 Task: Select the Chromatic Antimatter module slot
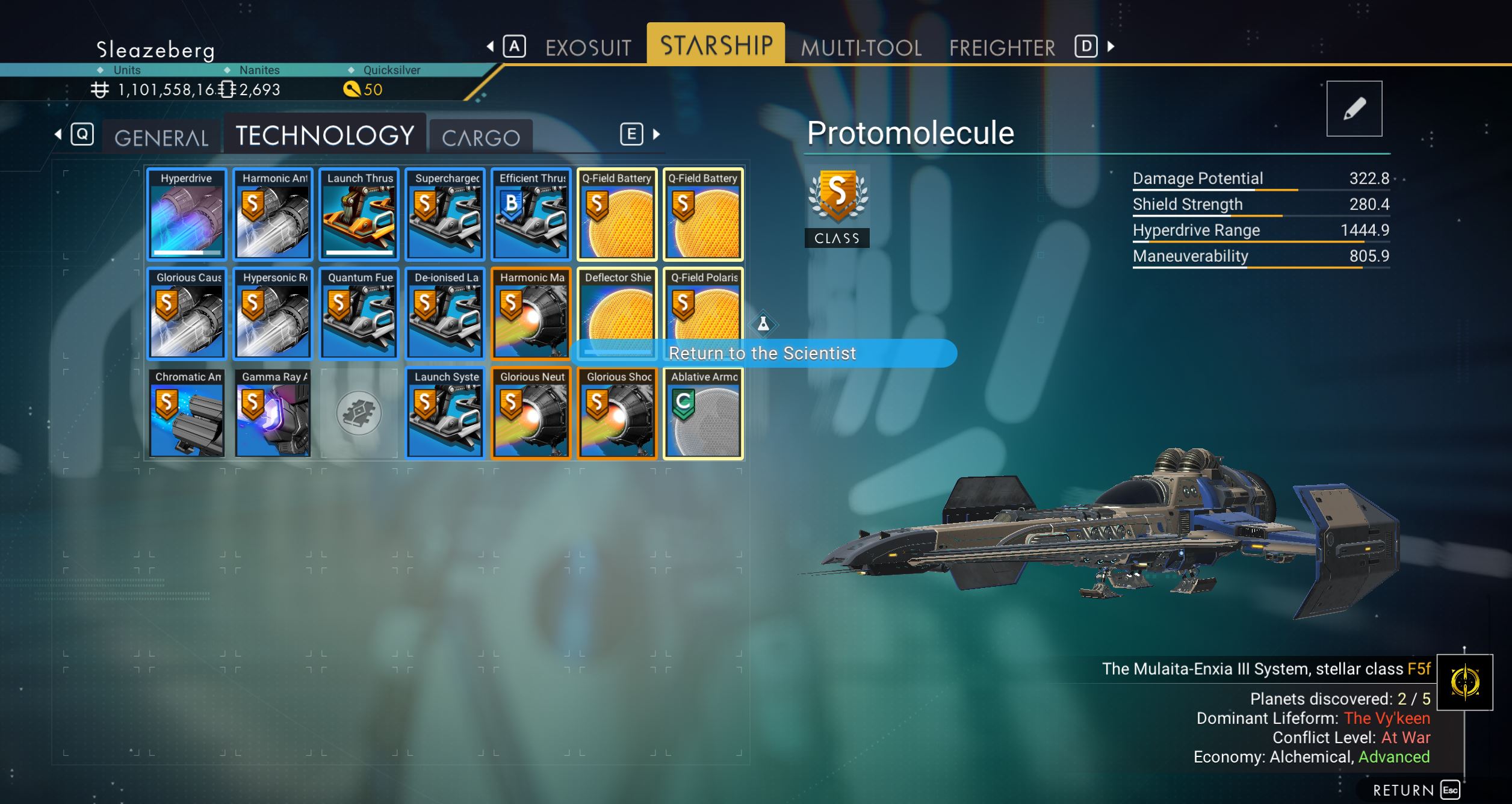tap(187, 413)
